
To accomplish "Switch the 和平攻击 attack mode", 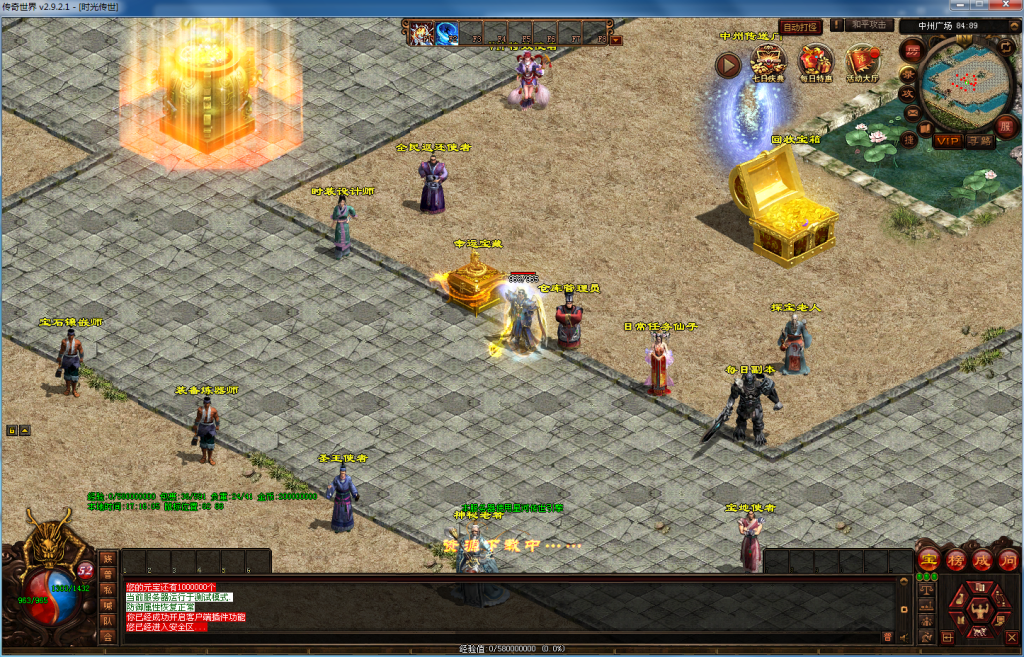I will click(868, 25).
